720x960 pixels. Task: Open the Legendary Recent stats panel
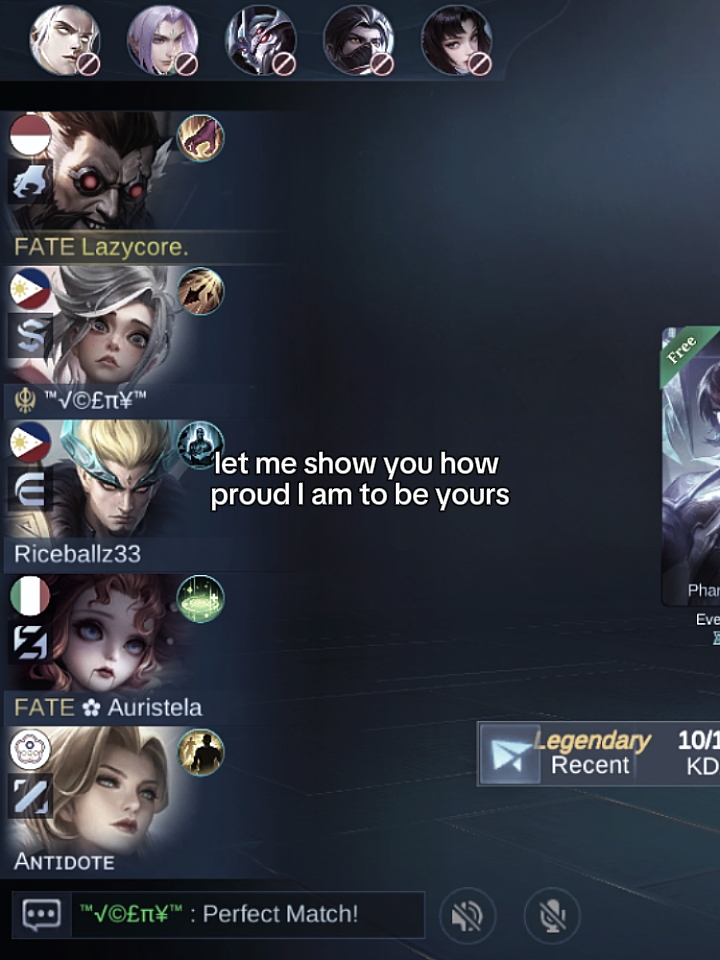[598, 753]
